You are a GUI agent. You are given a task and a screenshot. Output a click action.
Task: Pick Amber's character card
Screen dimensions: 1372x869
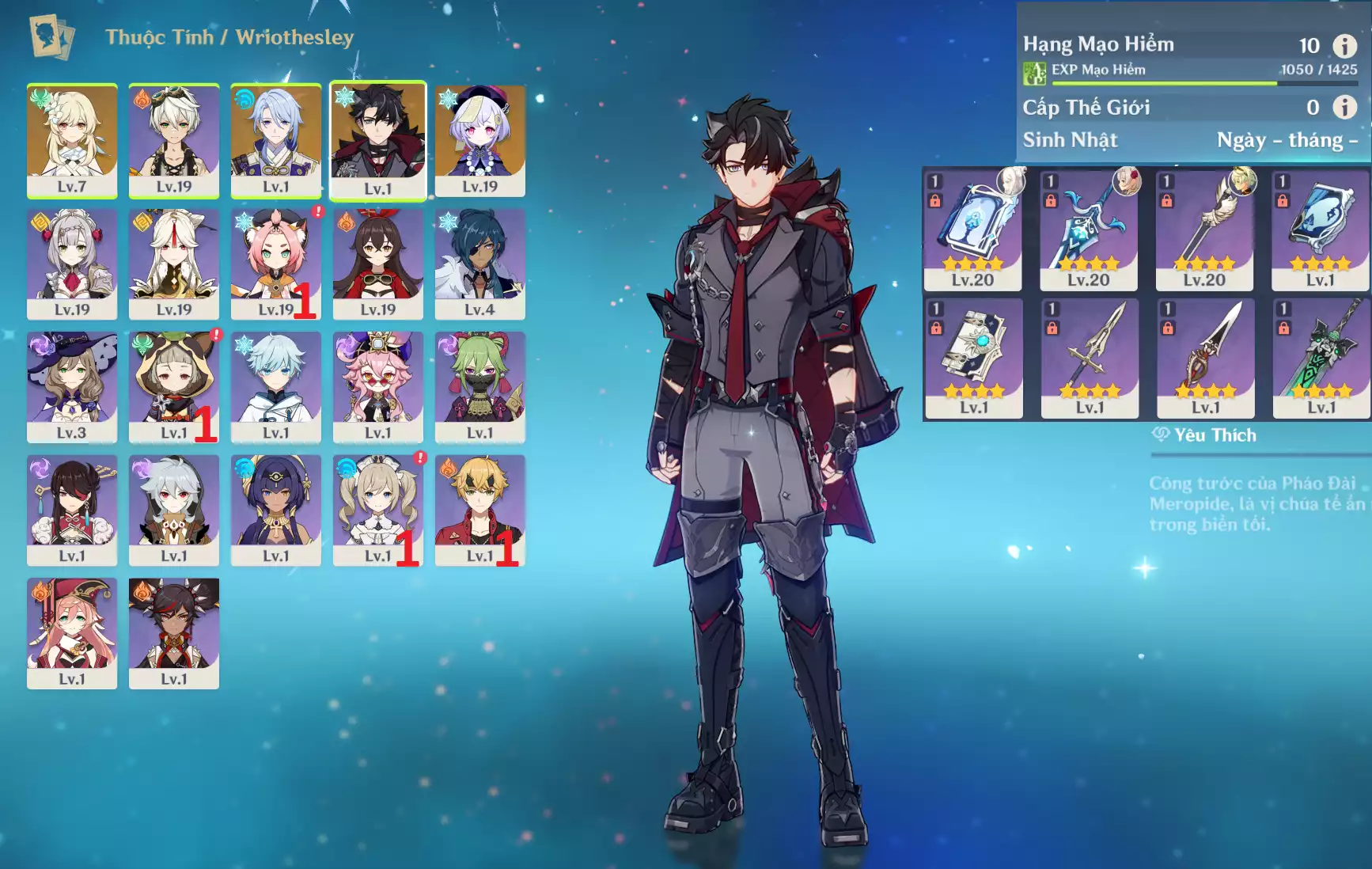coord(378,264)
